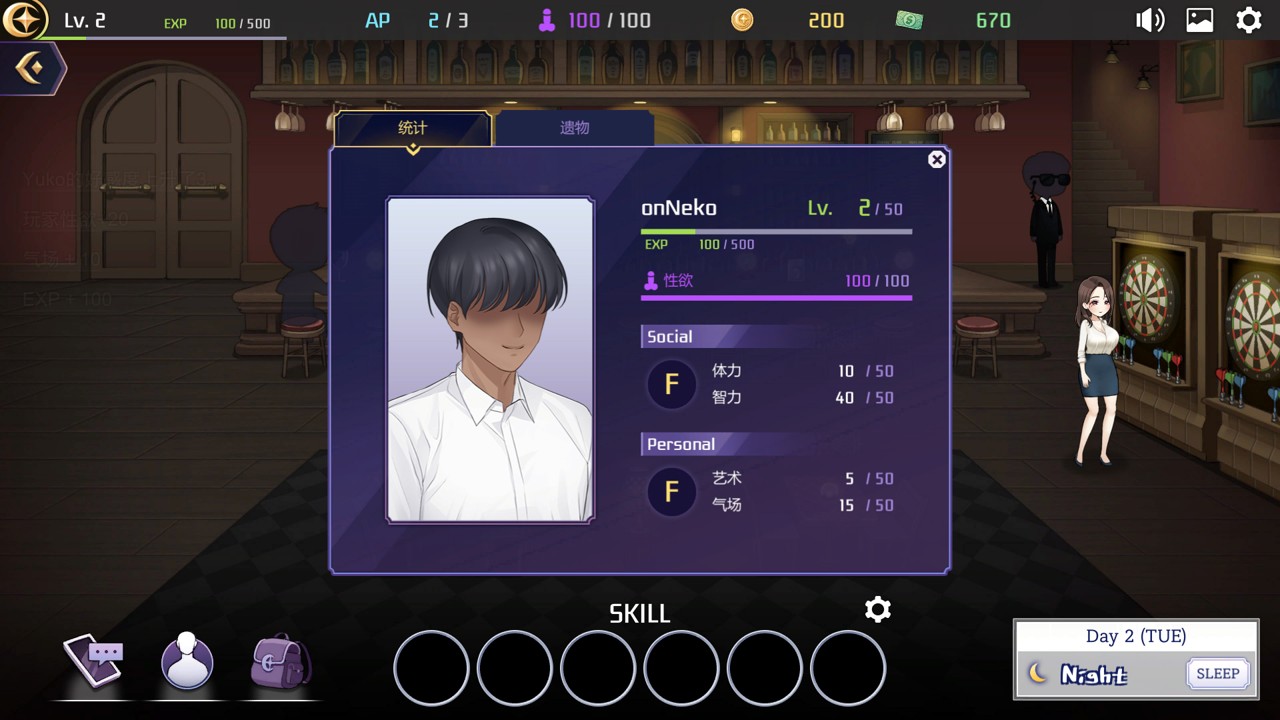This screenshot has height=720, width=1280.
Task: Open the main settings gear
Action: tap(1249, 20)
